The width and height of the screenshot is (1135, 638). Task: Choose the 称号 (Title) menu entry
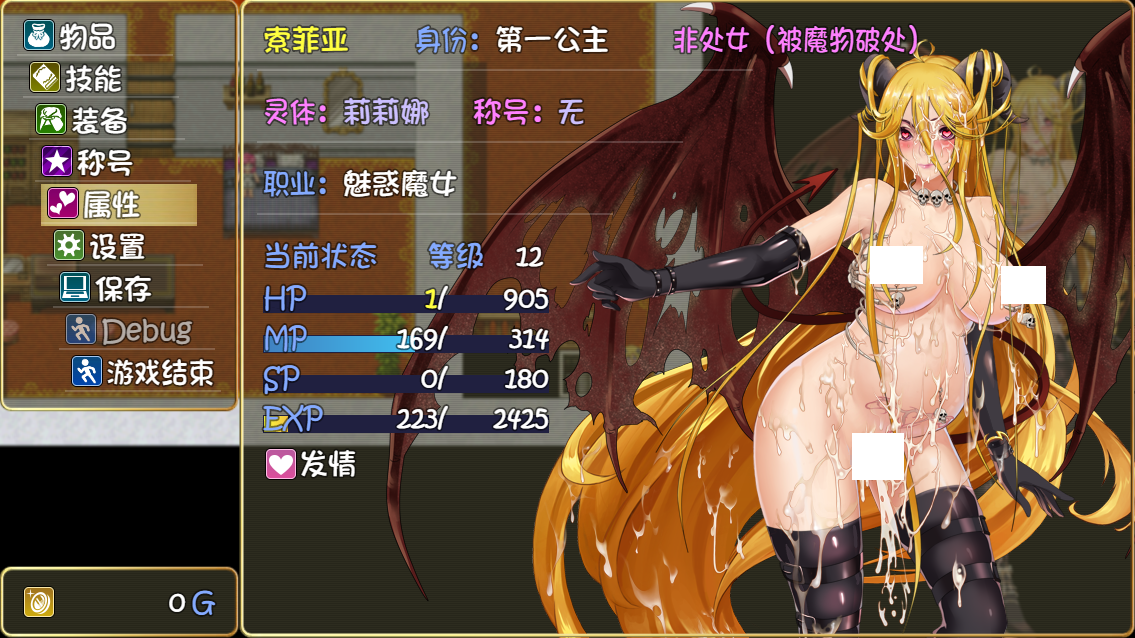(90, 162)
